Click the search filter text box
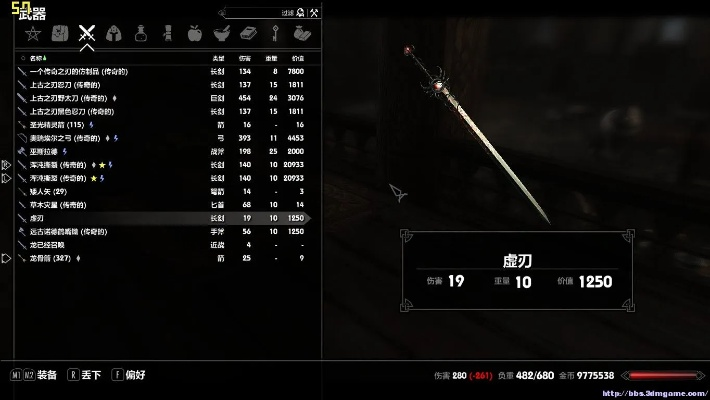710x400 pixels. click(x=255, y=13)
